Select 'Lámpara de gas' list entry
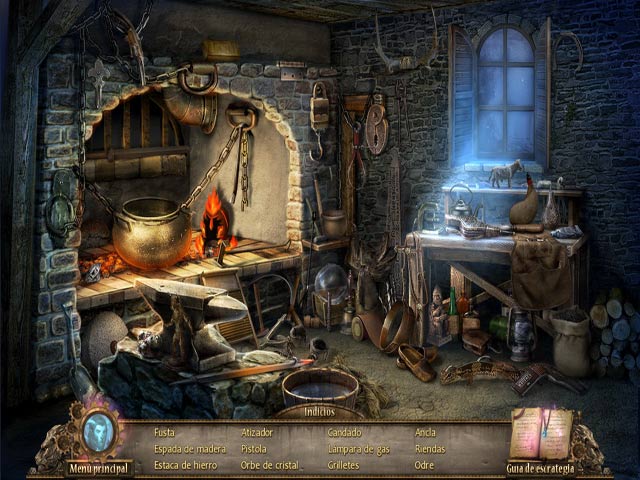Image resolution: width=640 pixels, height=480 pixels. [358, 447]
